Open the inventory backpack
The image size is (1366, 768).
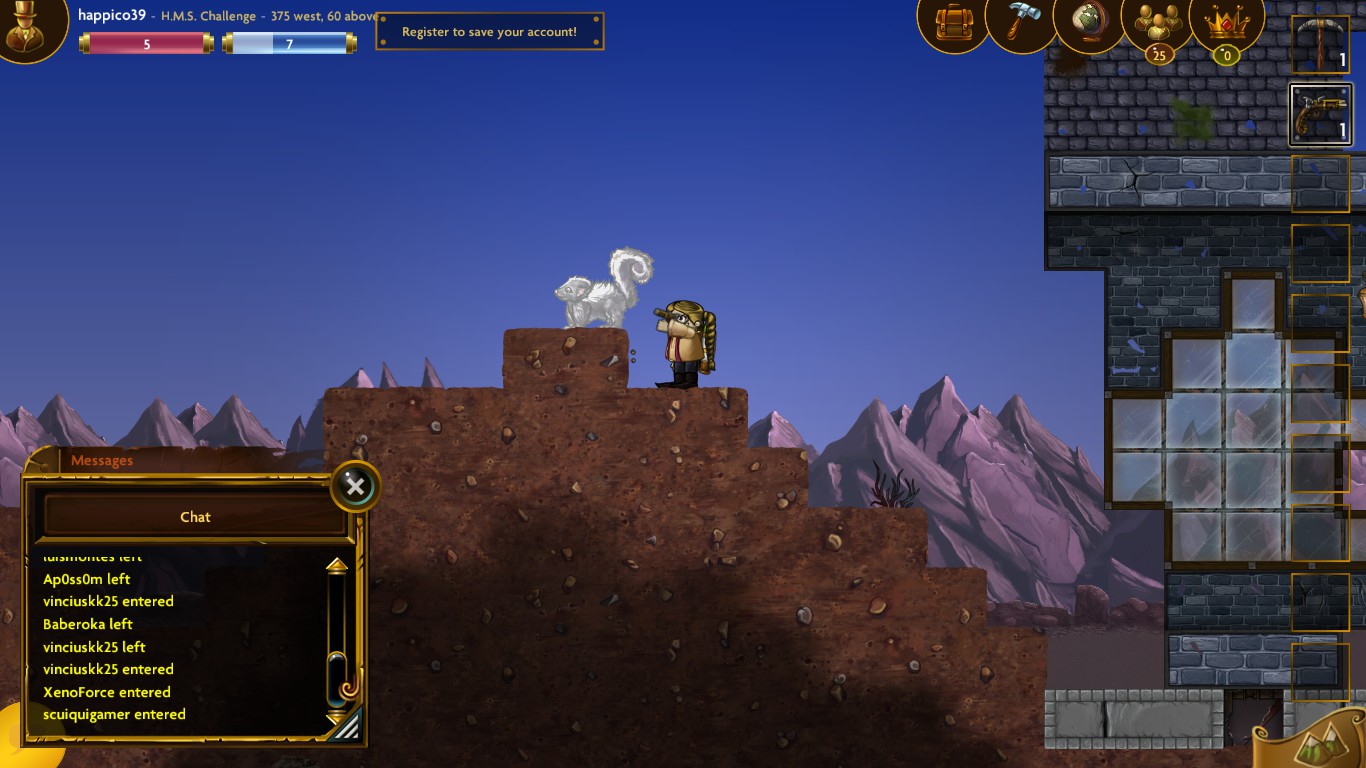tap(951, 22)
